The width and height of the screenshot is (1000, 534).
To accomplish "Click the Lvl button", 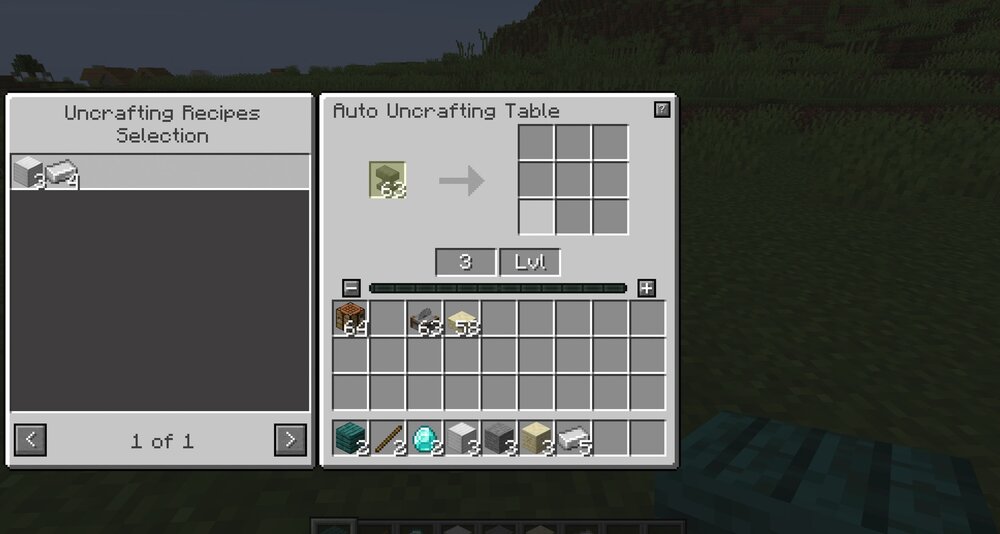I will [x=529, y=262].
